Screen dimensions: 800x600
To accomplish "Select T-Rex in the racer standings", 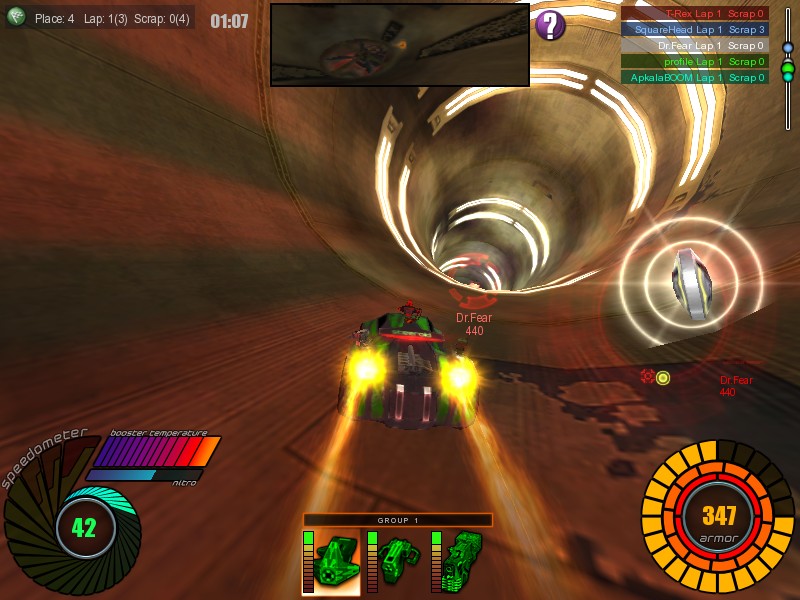I will point(695,14).
